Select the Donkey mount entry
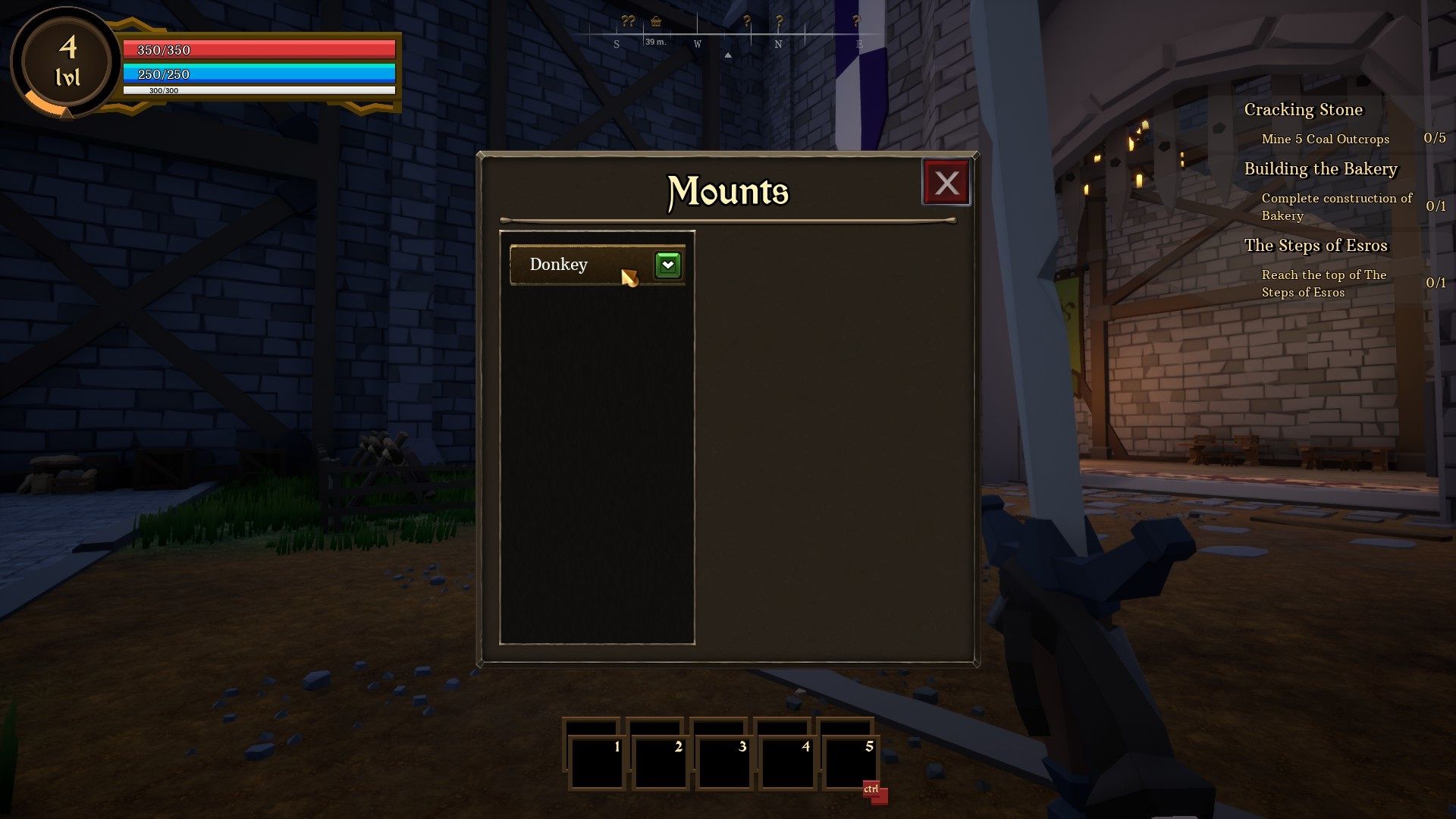 point(569,265)
